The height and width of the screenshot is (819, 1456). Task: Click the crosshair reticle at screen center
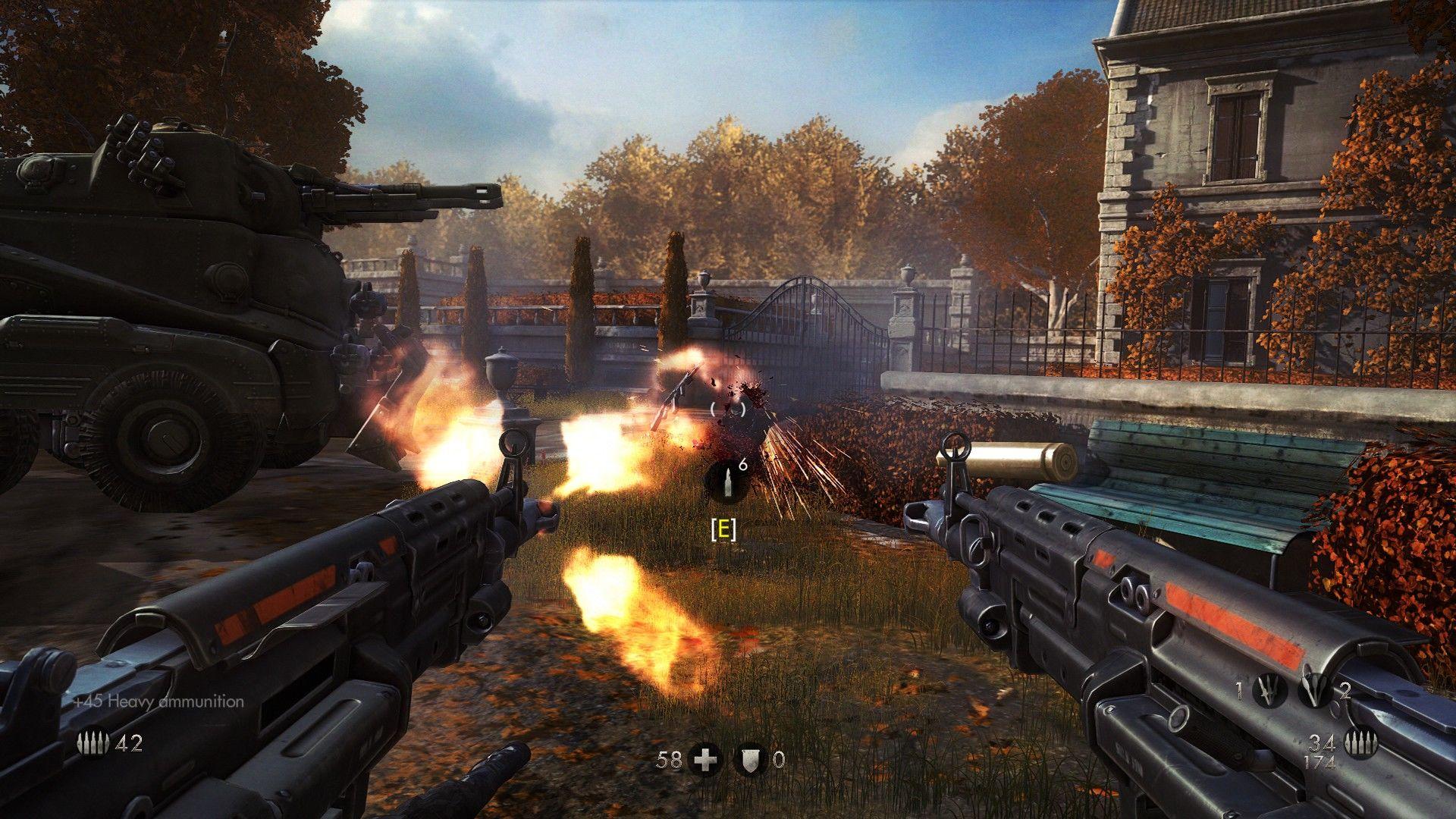click(730, 409)
